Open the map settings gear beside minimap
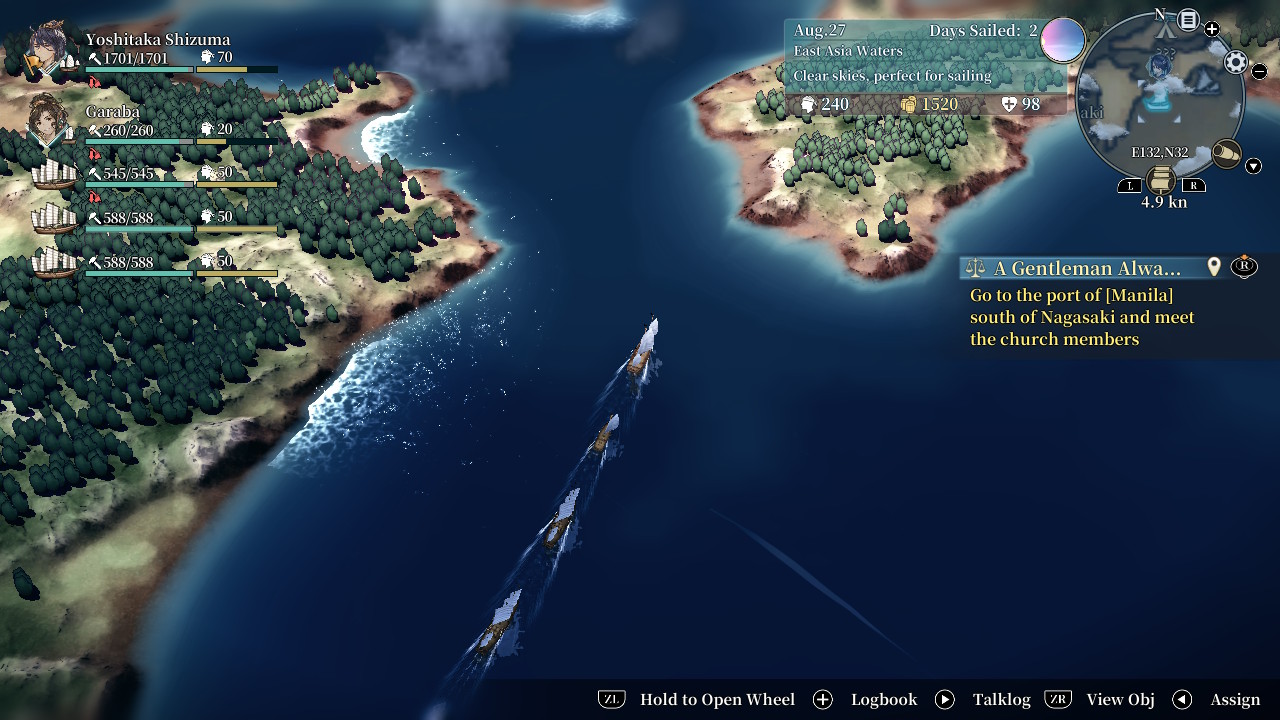Image resolution: width=1280 pixels, height=720 pixels. point(1234,60)
